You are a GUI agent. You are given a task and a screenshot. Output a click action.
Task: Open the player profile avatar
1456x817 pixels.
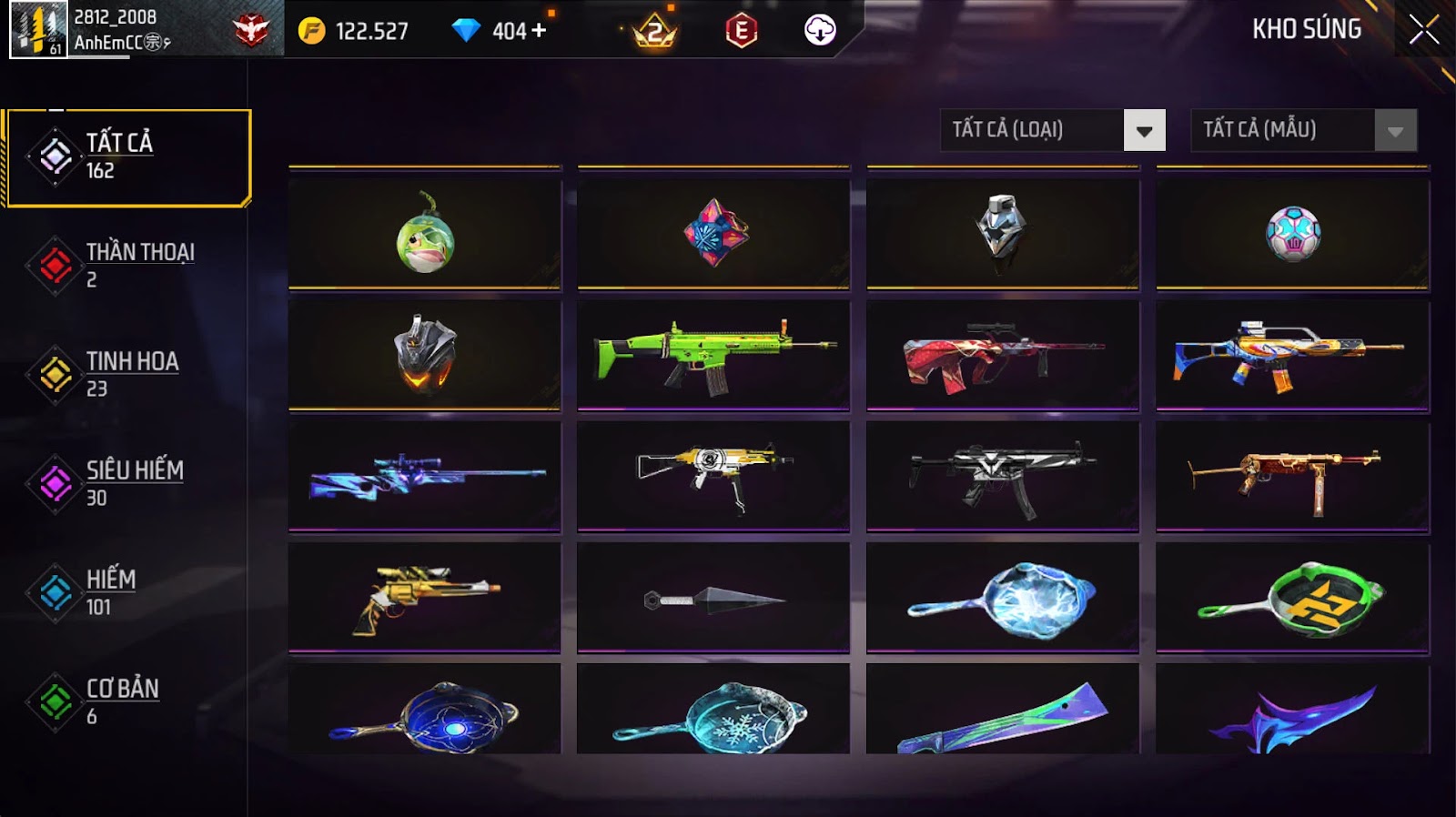(x=38, y=30)
